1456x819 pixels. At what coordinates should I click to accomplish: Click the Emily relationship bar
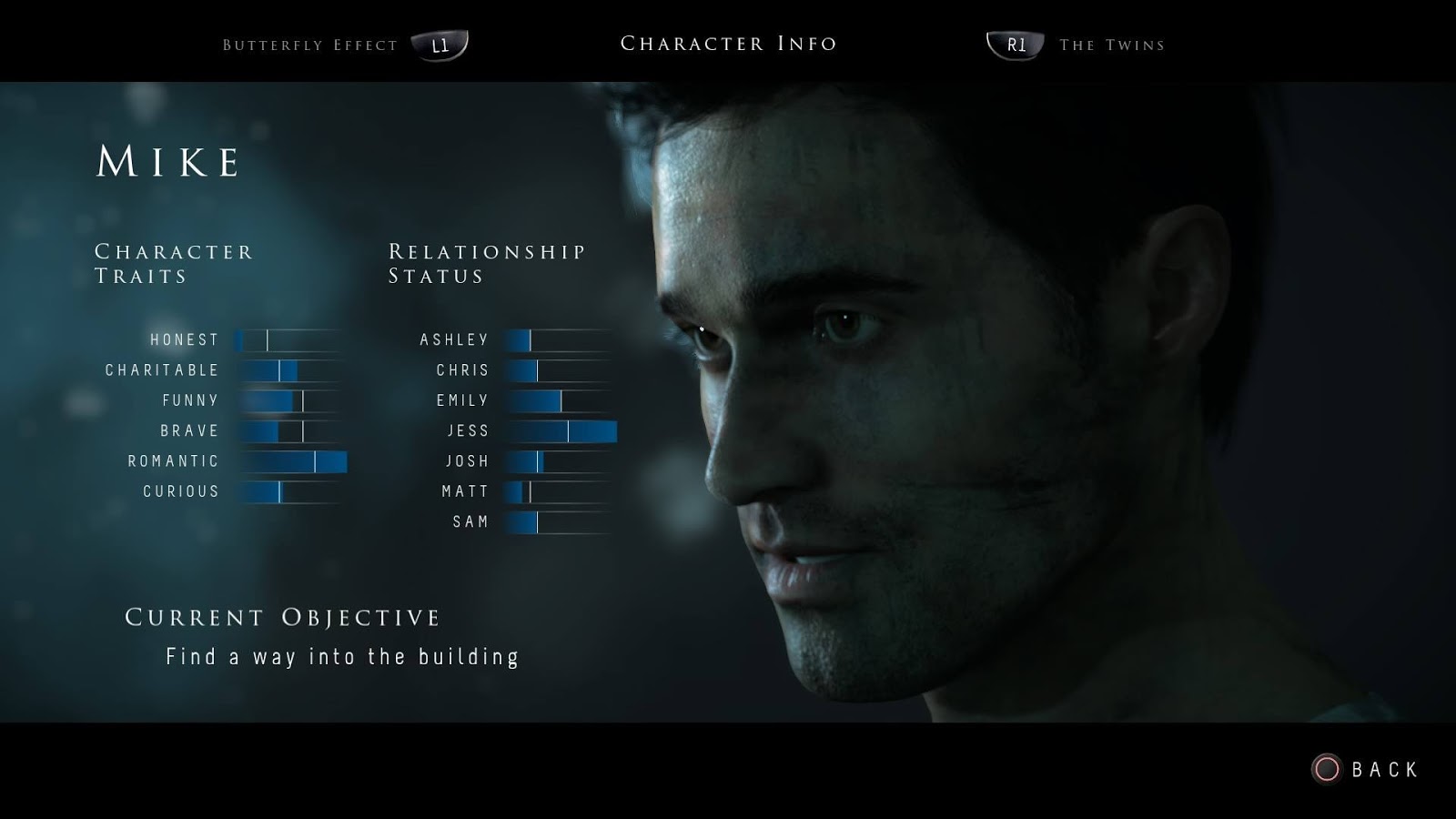pos(560,399)
